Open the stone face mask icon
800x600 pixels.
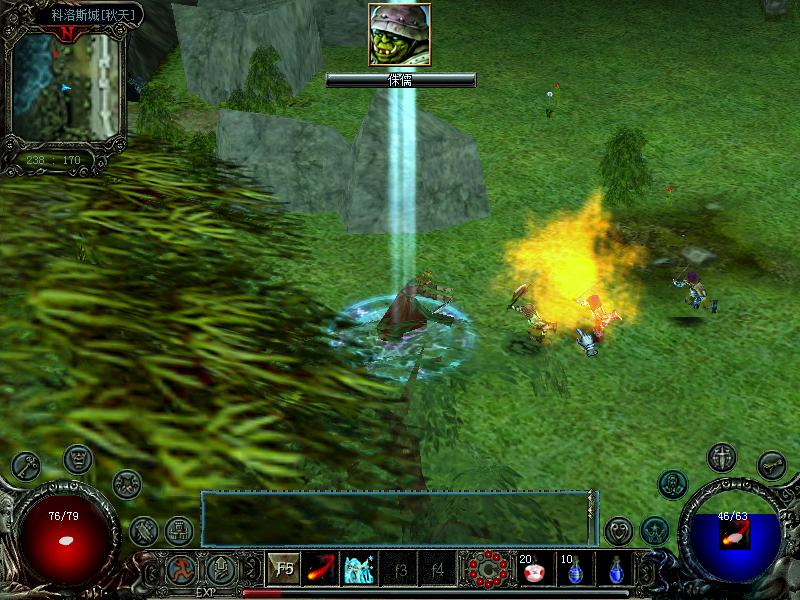click(78, 459)
